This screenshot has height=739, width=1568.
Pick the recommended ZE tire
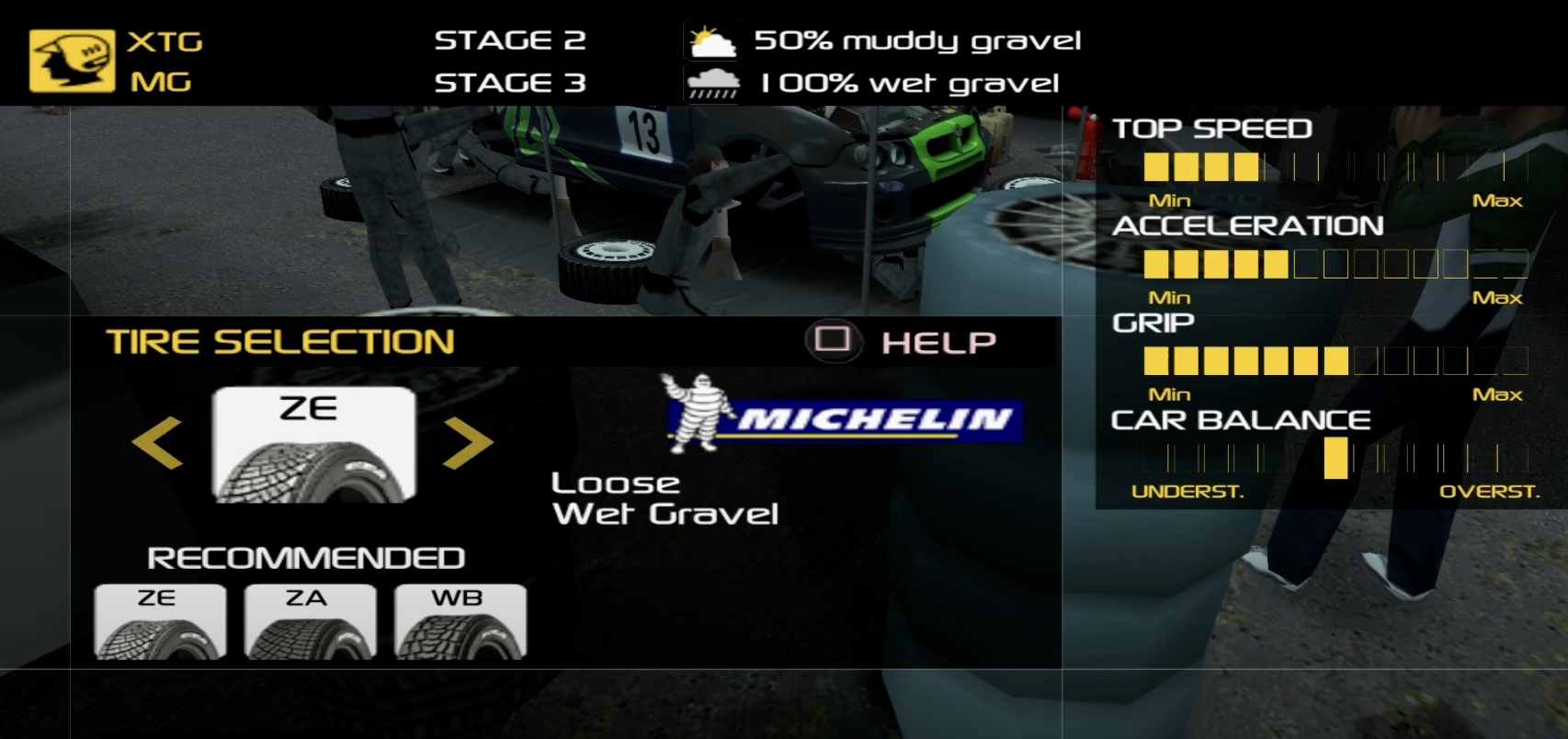[160, 621]
